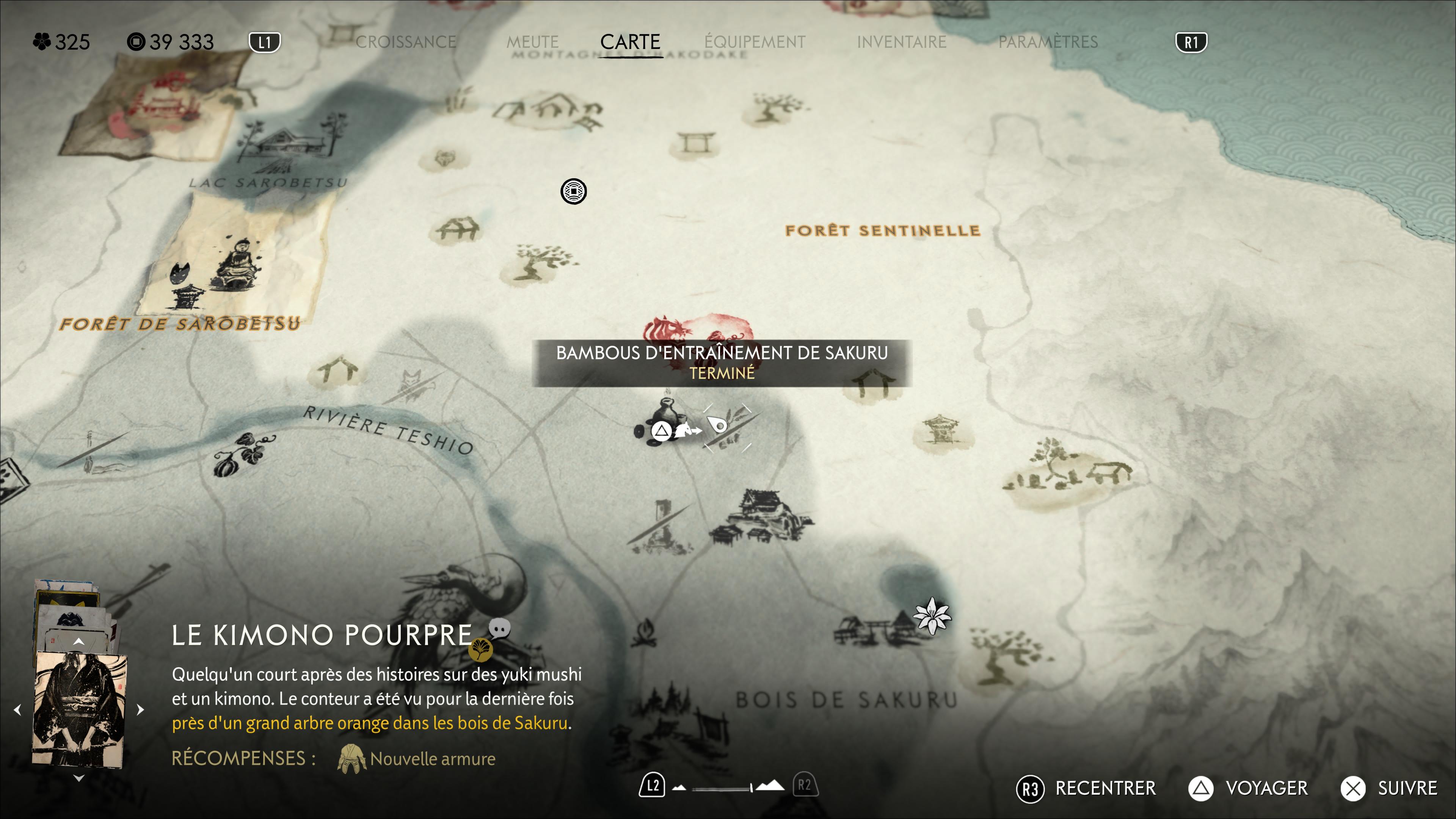The image size is (1456, 819).
Task: Show the previous quest card with left arrow
Action: [17, 709]
